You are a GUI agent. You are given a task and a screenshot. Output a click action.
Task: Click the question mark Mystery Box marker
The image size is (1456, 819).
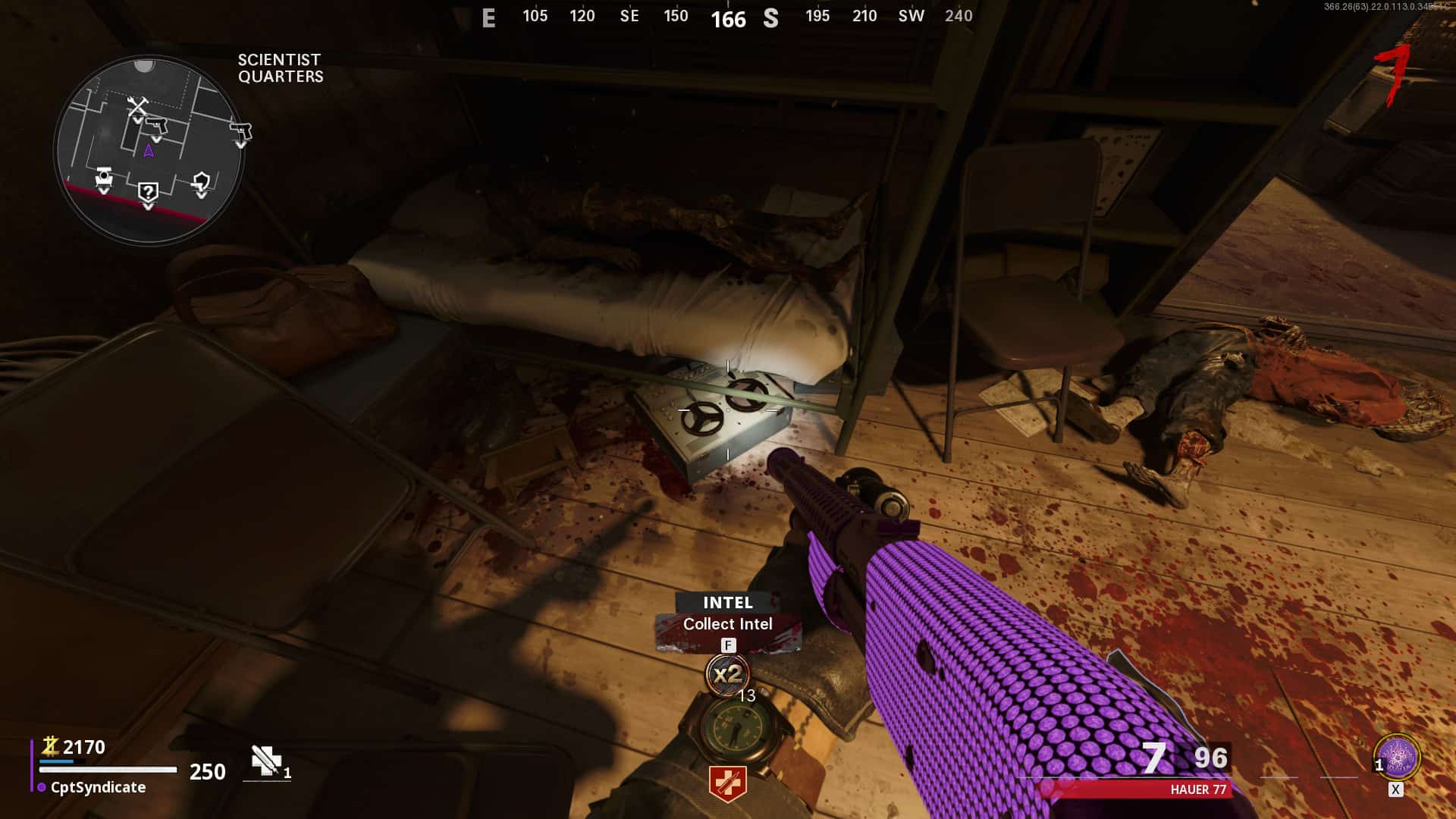[148, 192]
